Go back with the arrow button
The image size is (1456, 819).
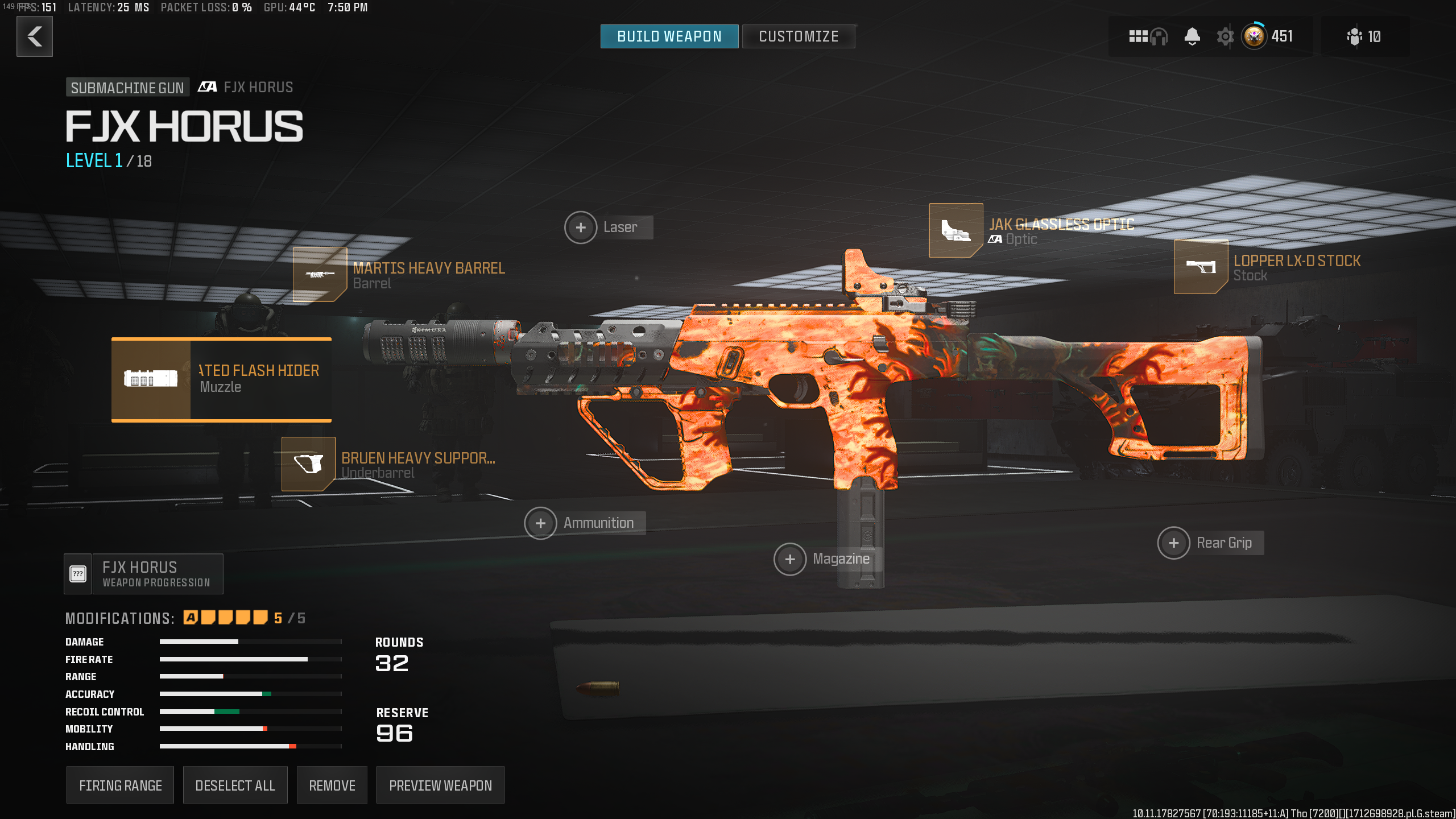35,36
